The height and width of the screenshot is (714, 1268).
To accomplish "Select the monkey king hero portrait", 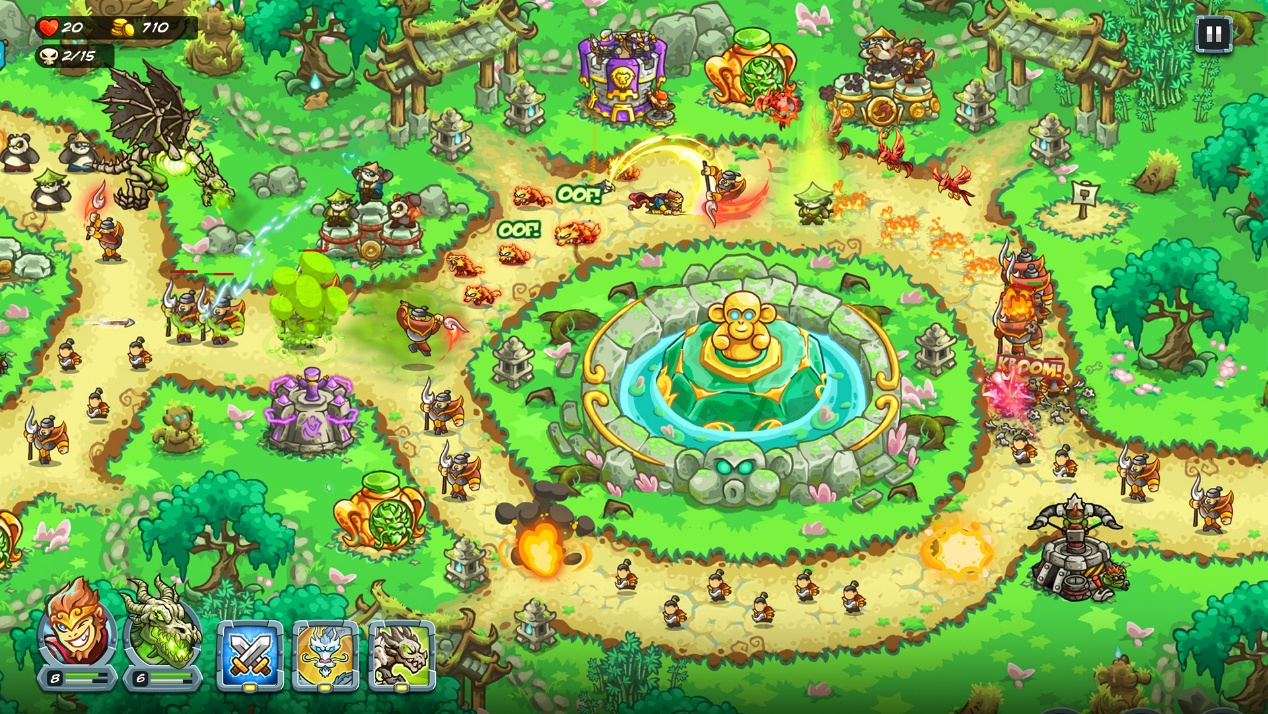I will (x=77, y=627).
